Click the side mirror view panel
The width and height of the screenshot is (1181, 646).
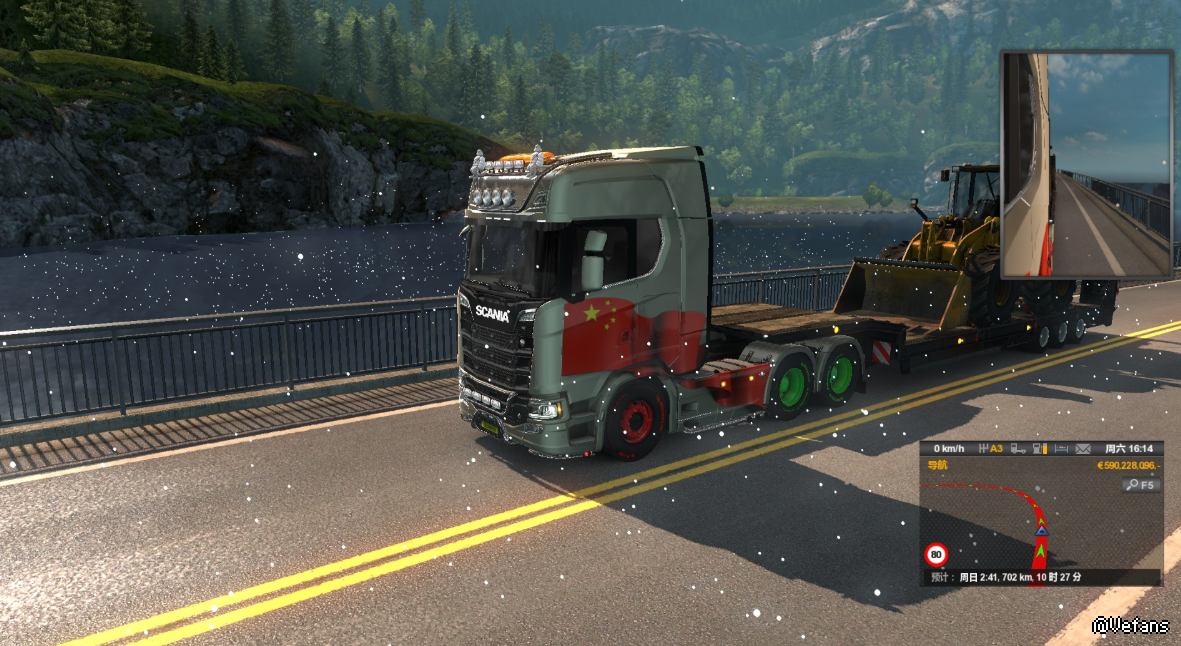1086,165
